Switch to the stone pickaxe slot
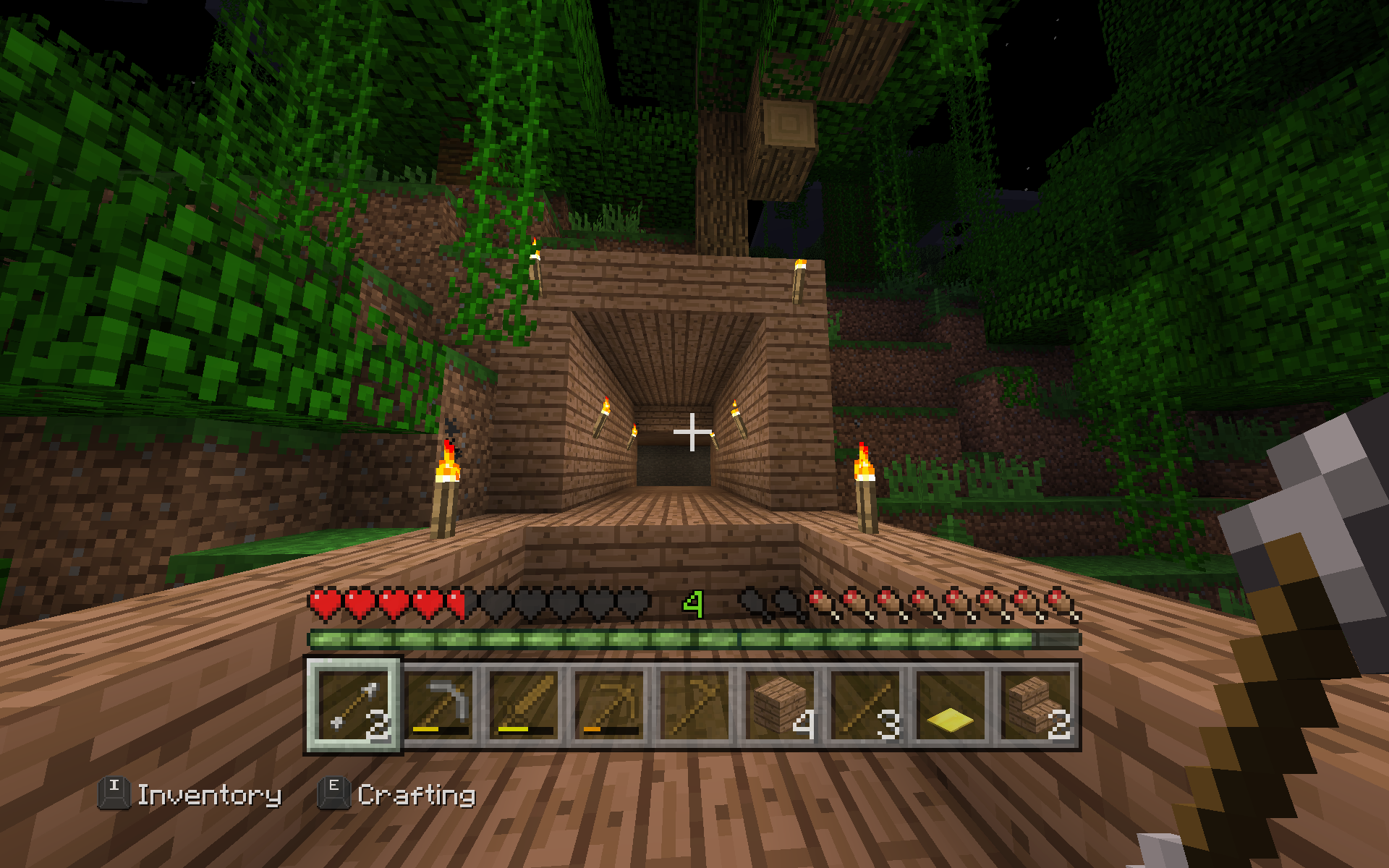Viewport: 1389px width, 868px height. pos(439,705)
